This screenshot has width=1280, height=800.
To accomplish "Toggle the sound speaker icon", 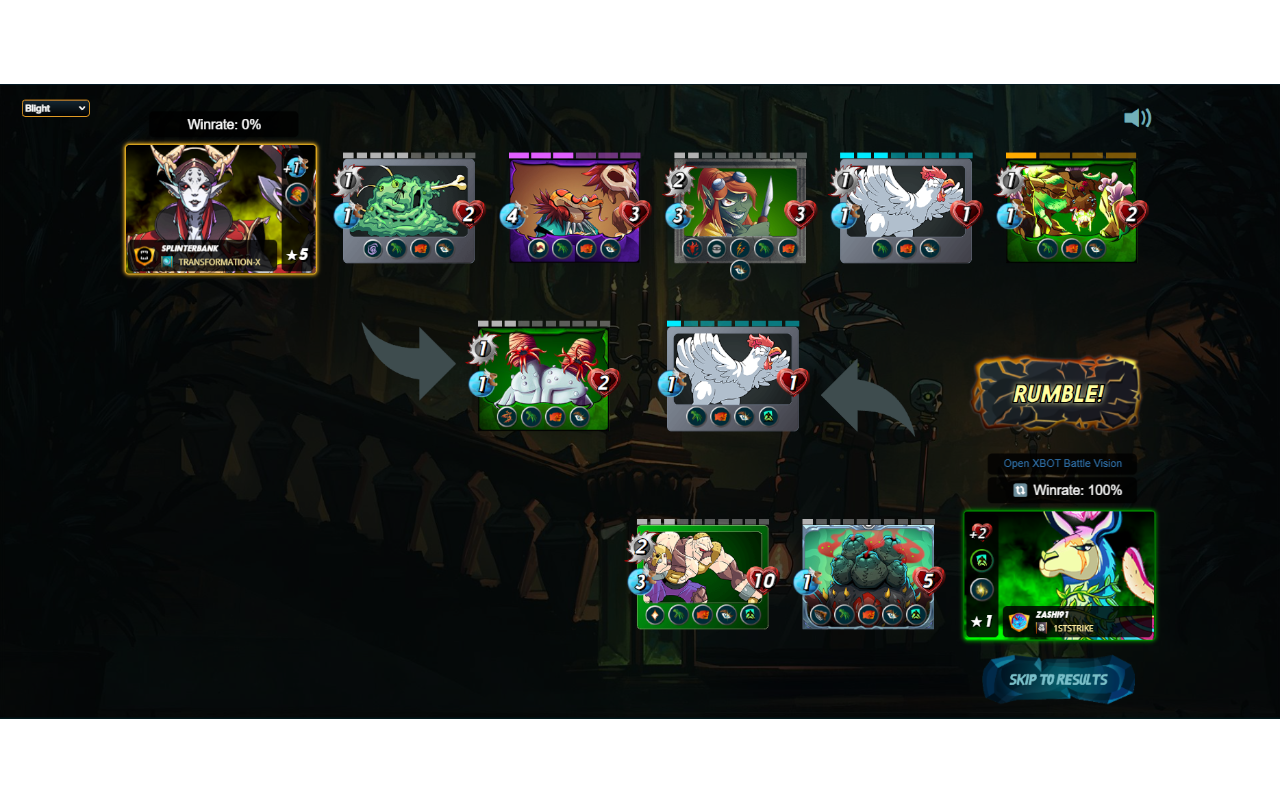I will 1137,118.
